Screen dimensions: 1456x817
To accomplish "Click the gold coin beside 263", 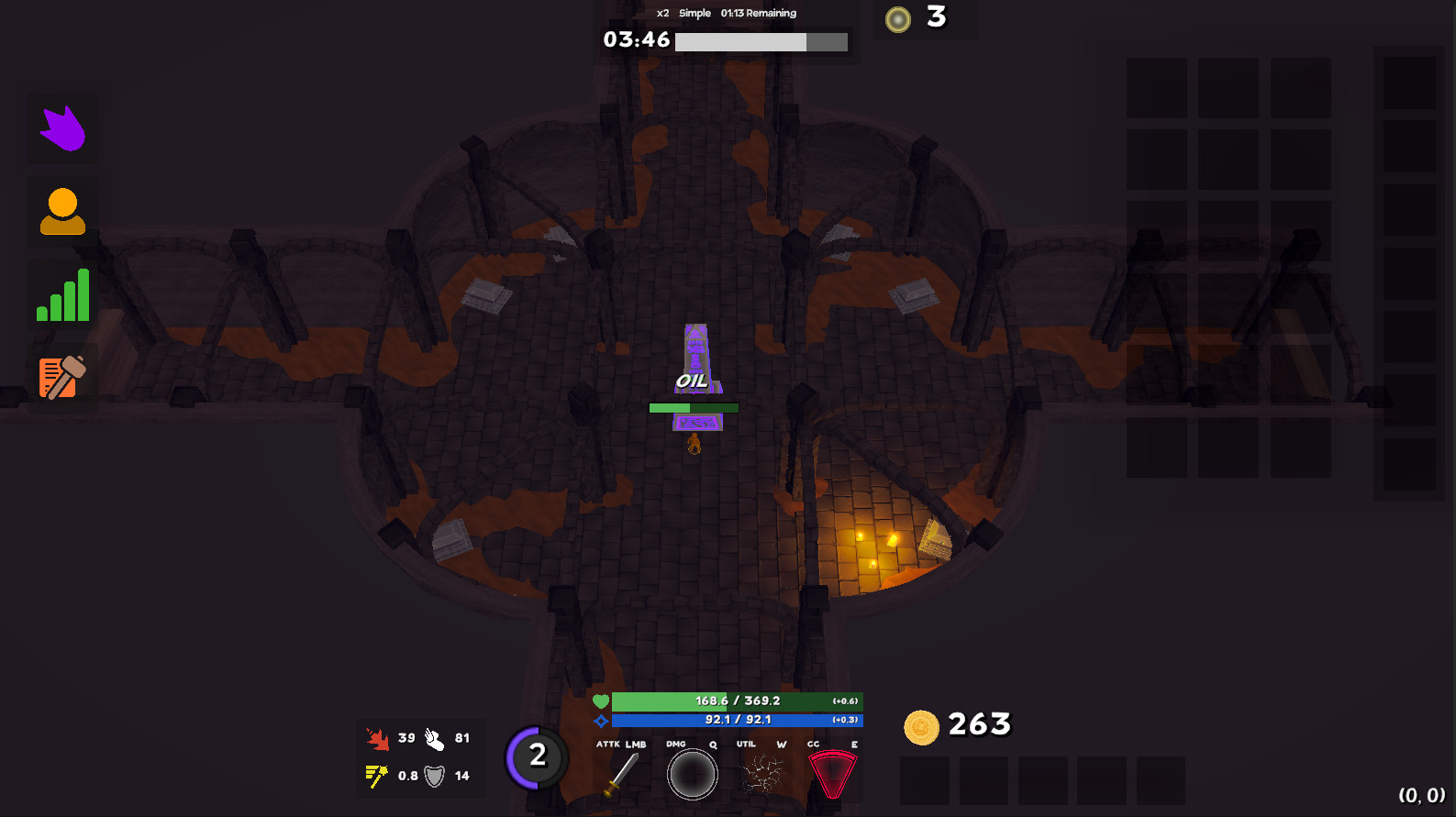I will (x=922, y=725).
